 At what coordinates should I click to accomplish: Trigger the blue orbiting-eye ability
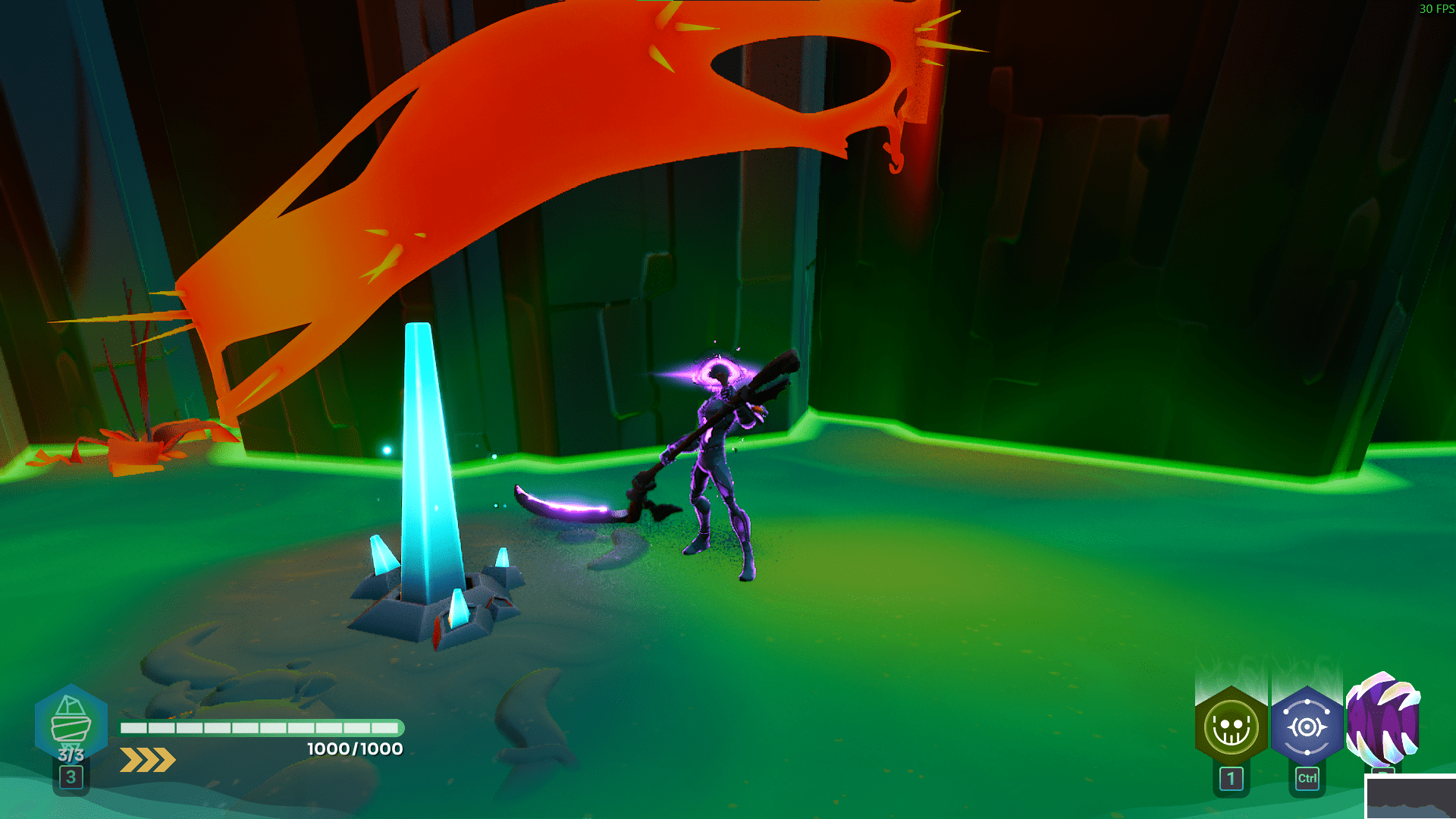coord(1307,728)
